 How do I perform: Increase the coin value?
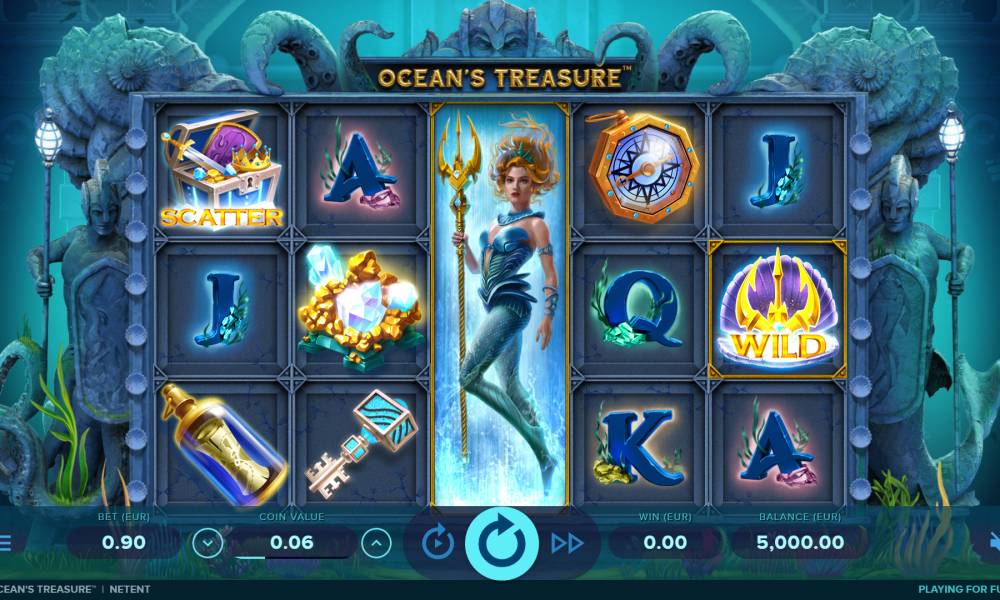(376, 543)
